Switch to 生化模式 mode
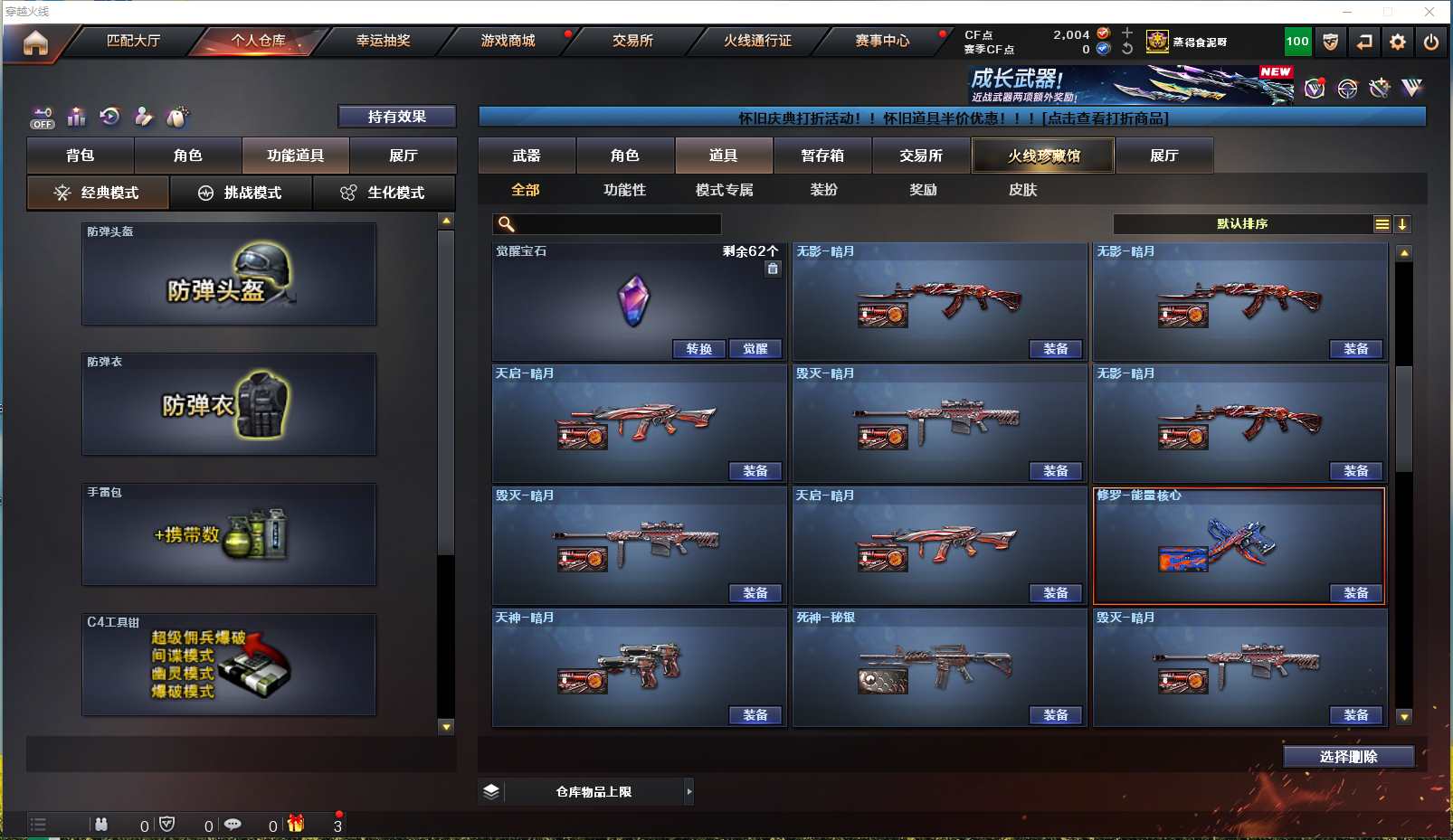1453x840 pixels. pyautogui.click(x=384, y=193)
